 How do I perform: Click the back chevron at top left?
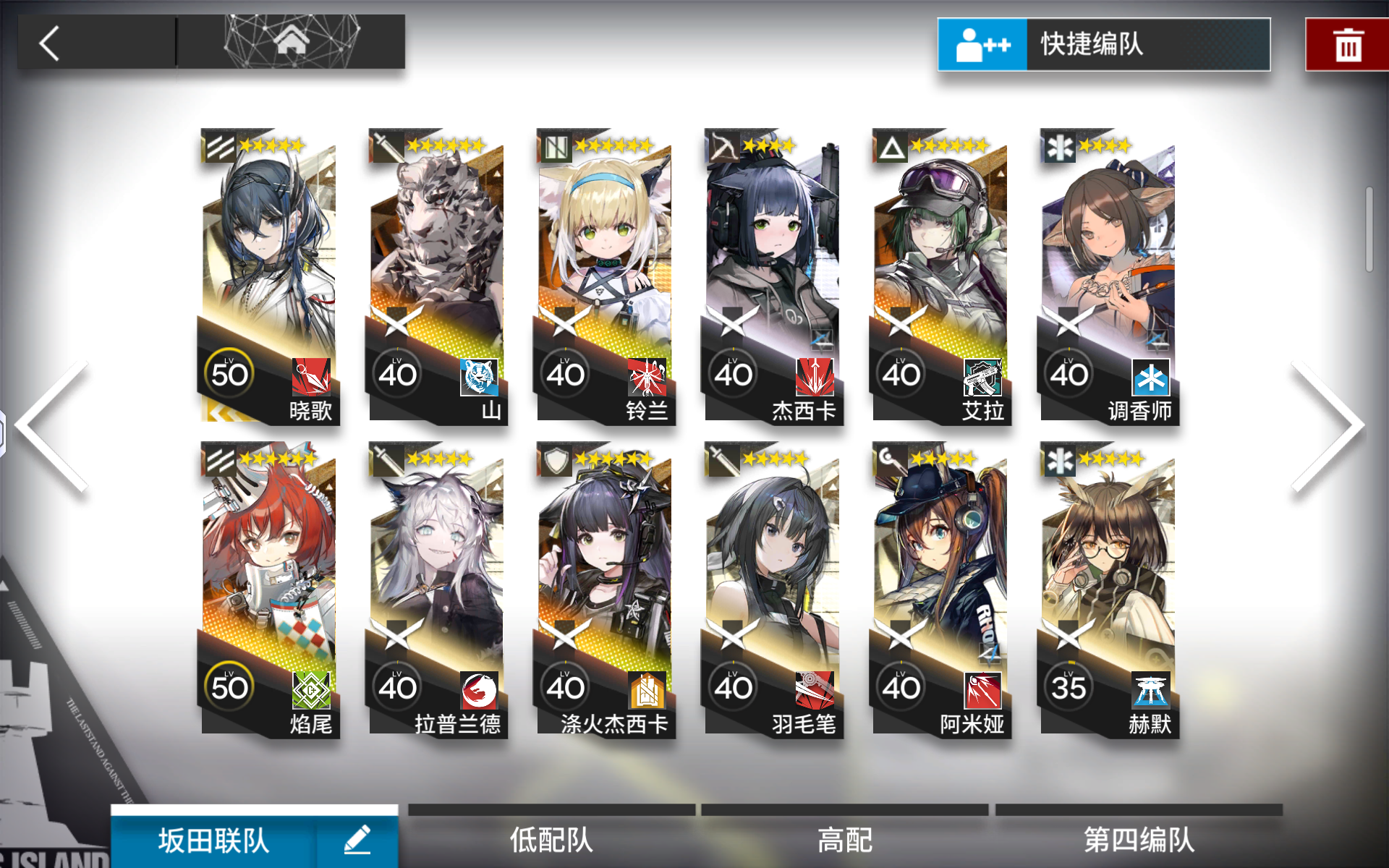tap(48, 43)
